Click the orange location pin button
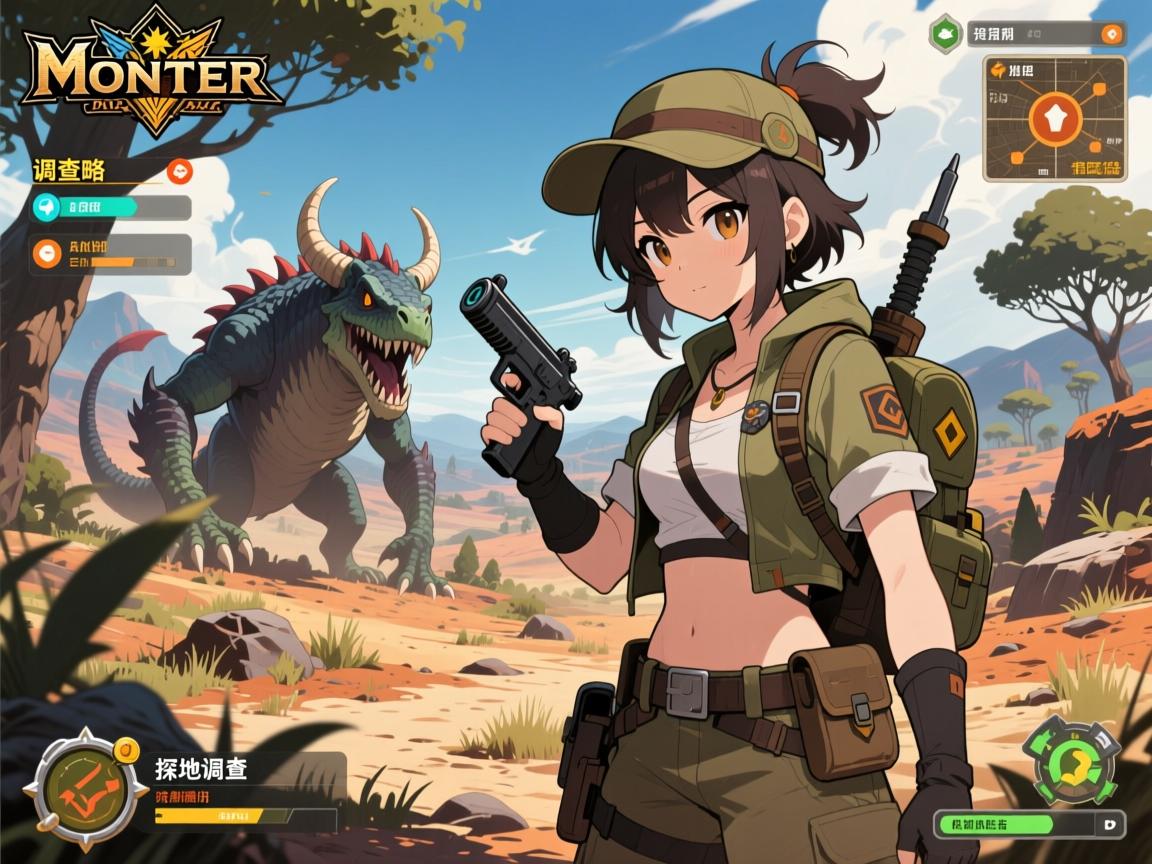The width and height of the screenshot is (1152, 864). (x=1109, y=34)
